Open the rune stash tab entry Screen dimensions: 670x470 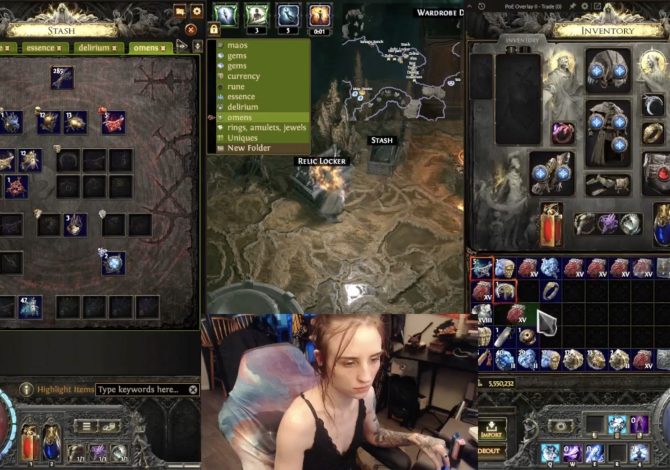pyautogui.click(x=237, y=86)
